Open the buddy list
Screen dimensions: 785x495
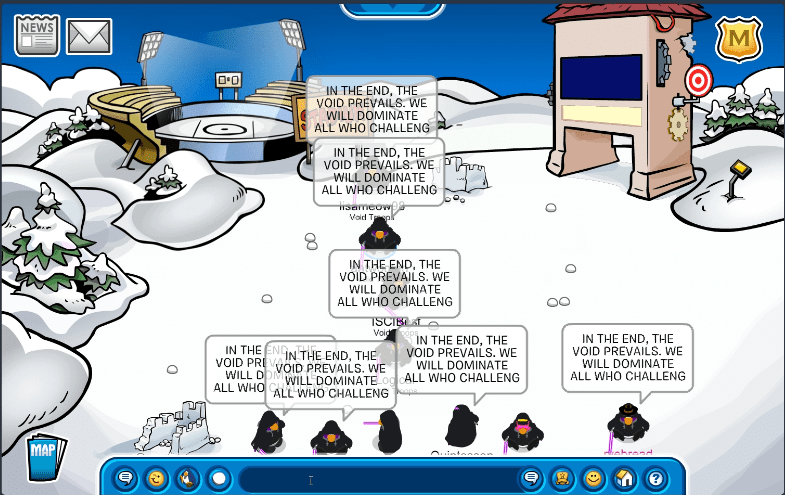(594, 478)
